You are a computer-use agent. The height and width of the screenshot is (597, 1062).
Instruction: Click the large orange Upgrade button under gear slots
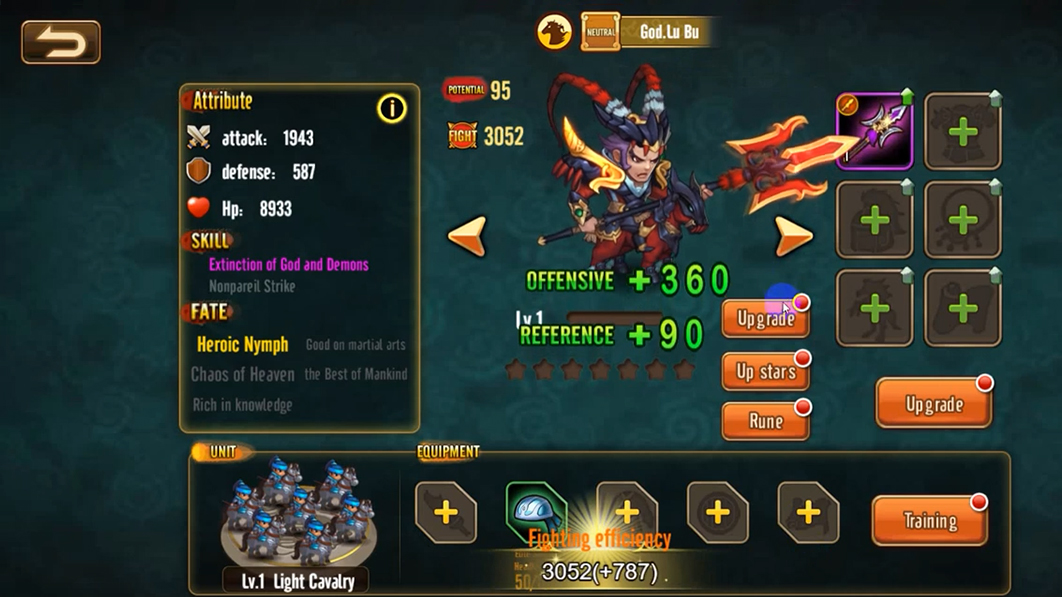(934, 404)
